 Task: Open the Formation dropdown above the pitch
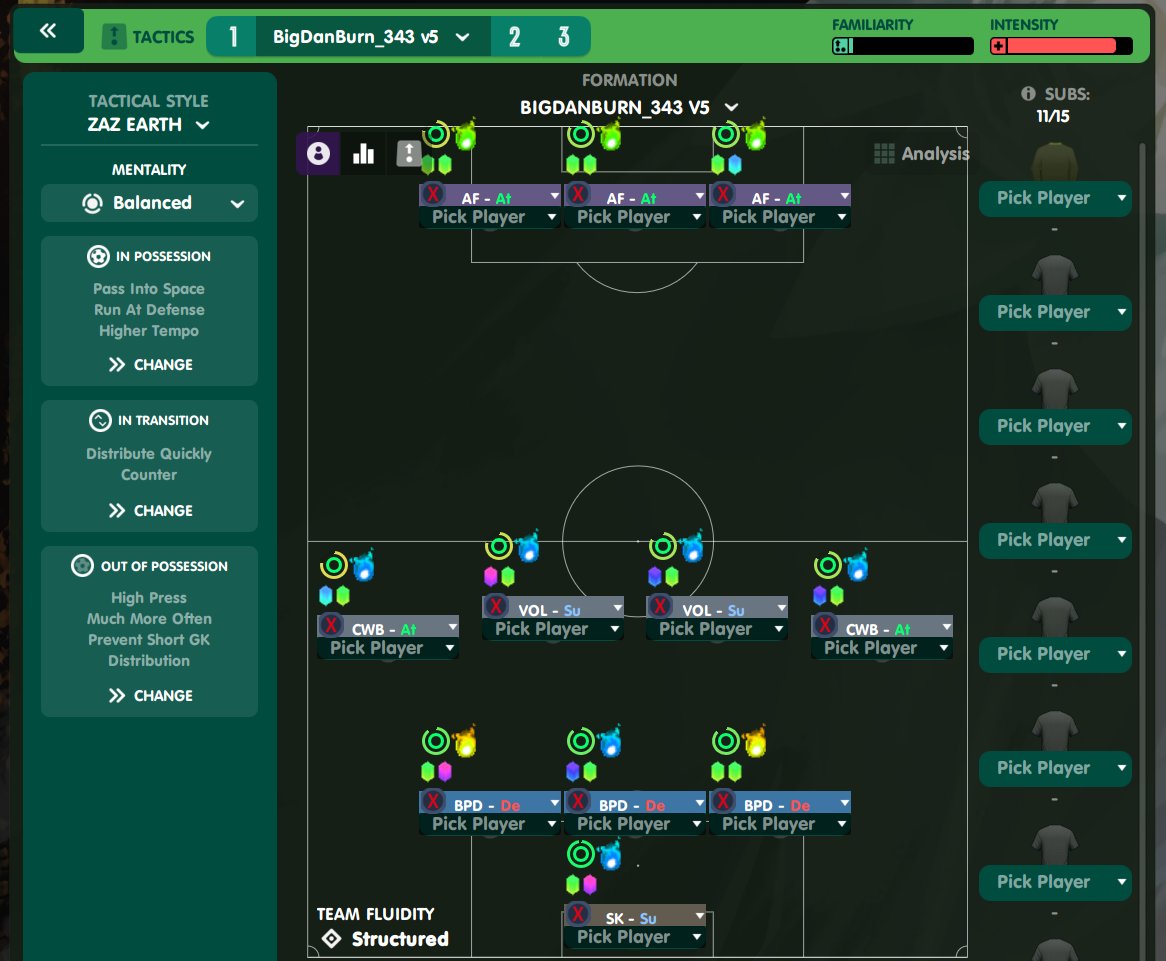click(630, 107)
